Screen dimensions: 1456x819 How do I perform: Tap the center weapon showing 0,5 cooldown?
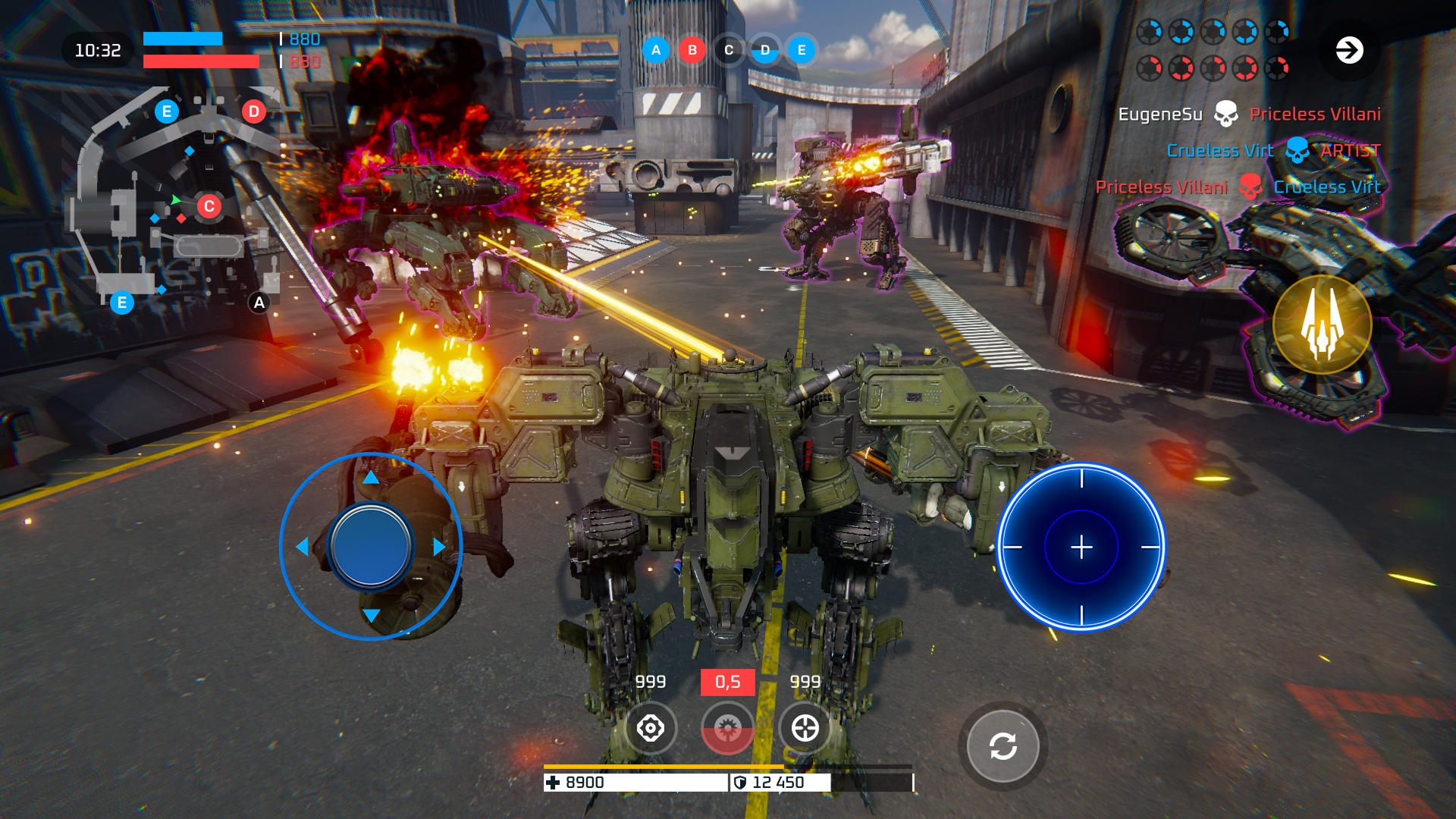pyautogui.click(x=729, y=729)
